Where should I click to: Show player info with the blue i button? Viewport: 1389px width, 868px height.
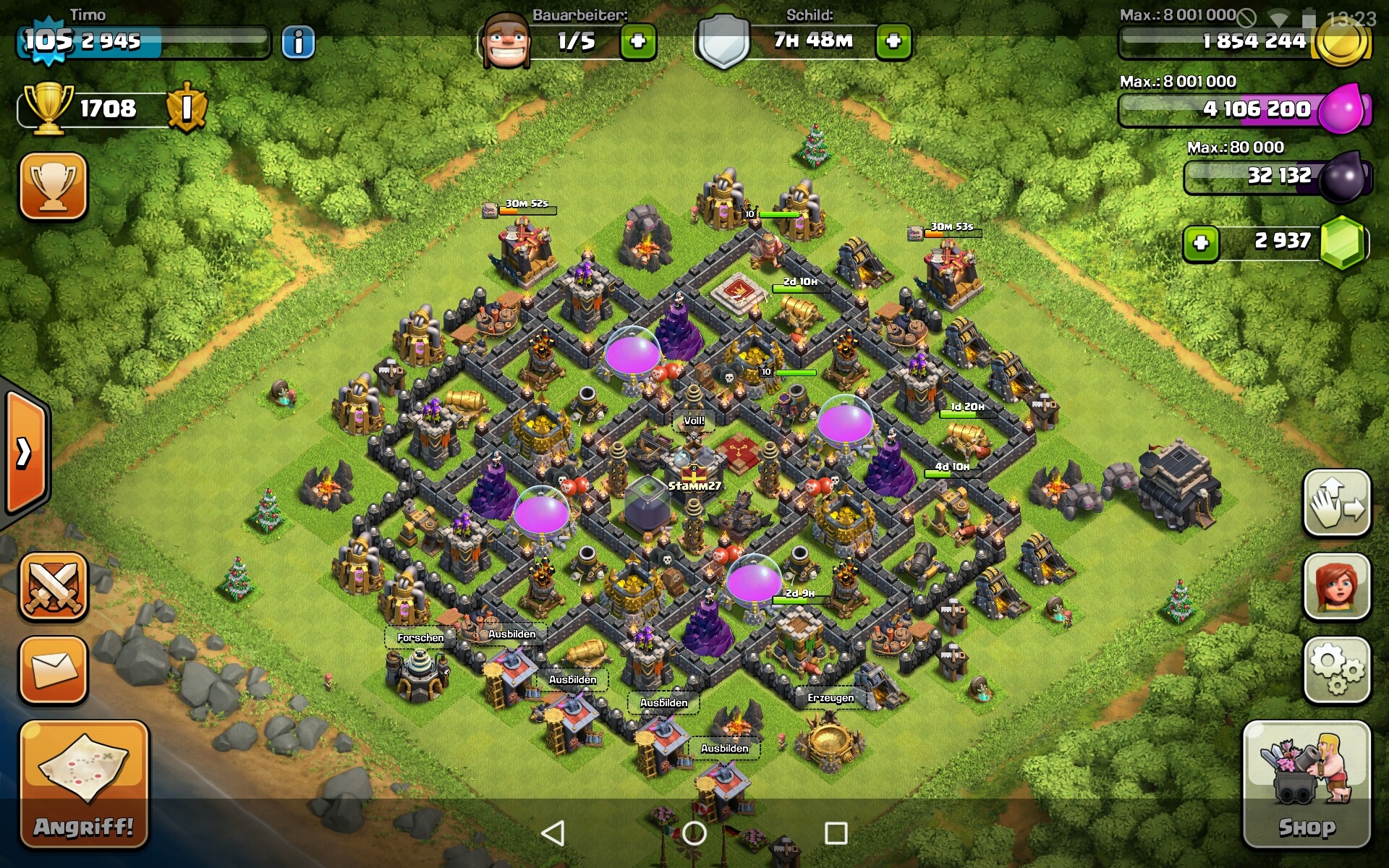click(298, 42)
